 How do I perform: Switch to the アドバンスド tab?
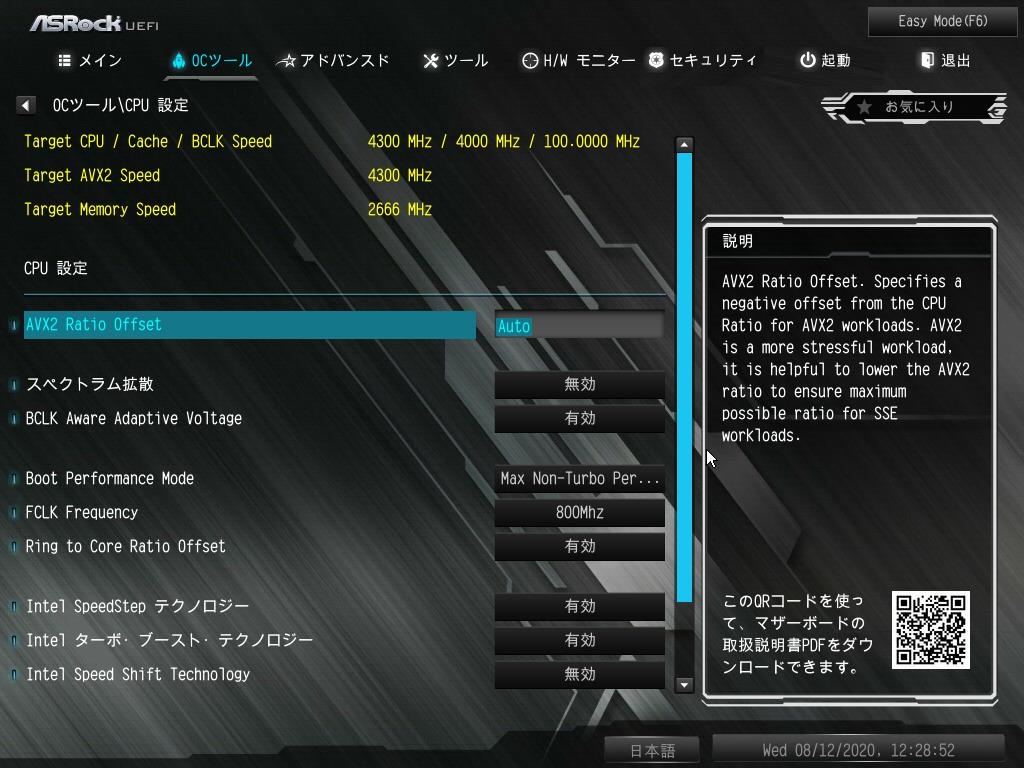coord(334,61)
